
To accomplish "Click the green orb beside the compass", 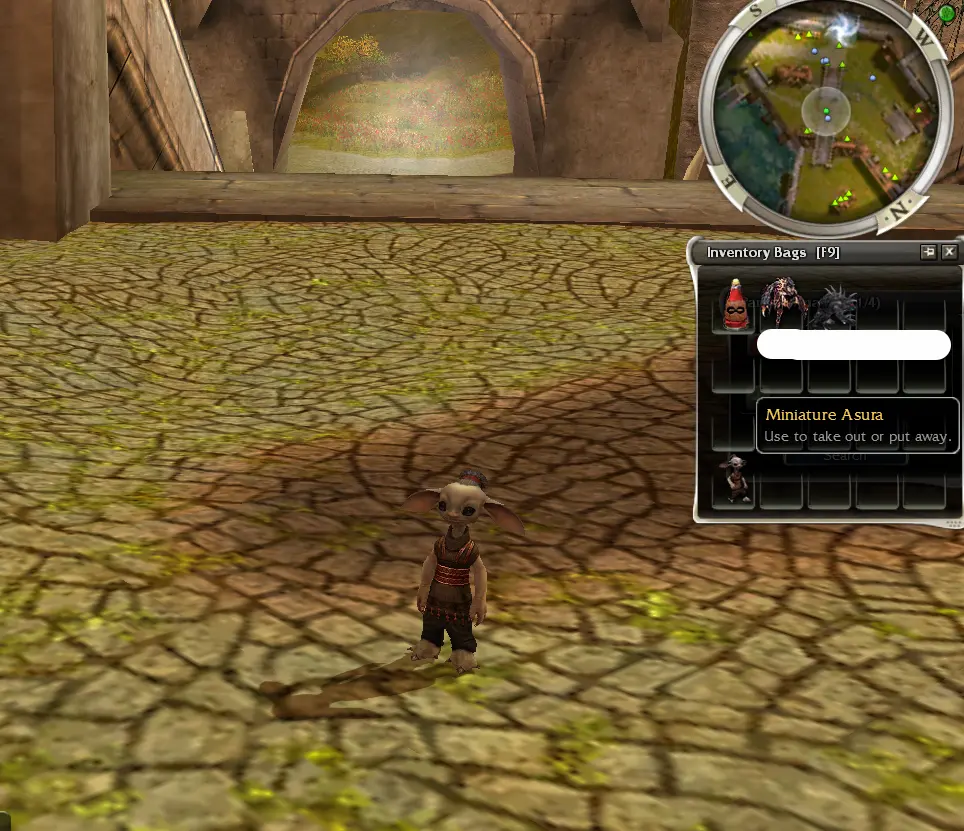I will pyautogui.click(x=947, y=14).
